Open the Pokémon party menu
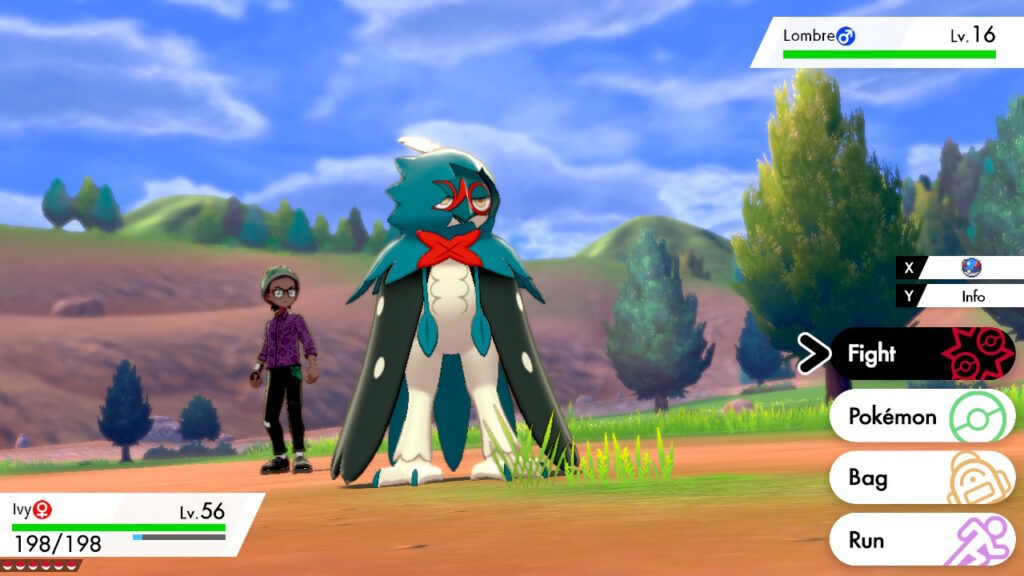Viewport: 1024px width, 576px height. [920, 416]
